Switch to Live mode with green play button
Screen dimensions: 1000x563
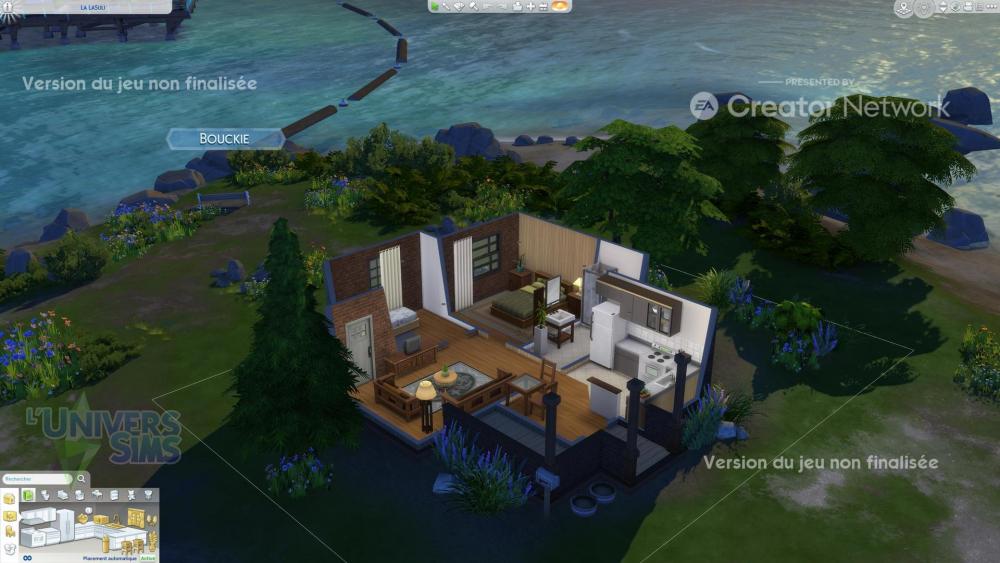435,6
